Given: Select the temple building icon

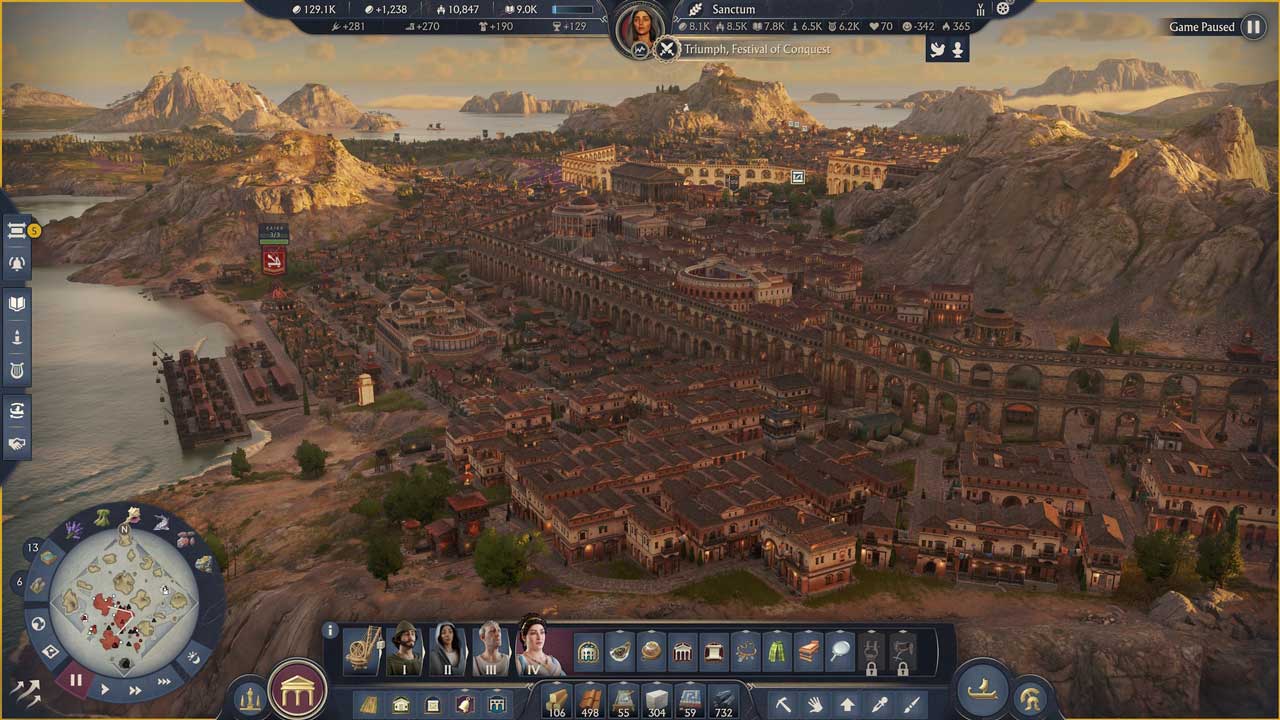Looking at the screenshot, I should [683, 652].
